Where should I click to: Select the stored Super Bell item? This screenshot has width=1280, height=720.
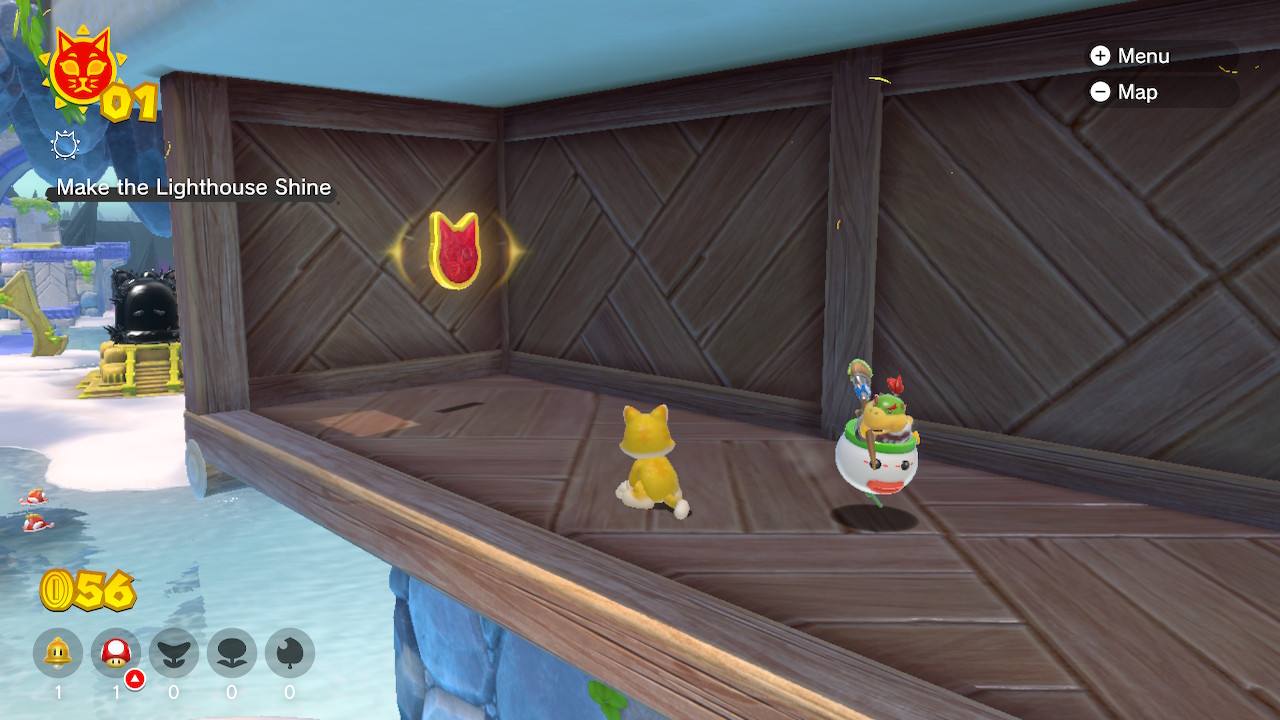(x=58, y=654)
